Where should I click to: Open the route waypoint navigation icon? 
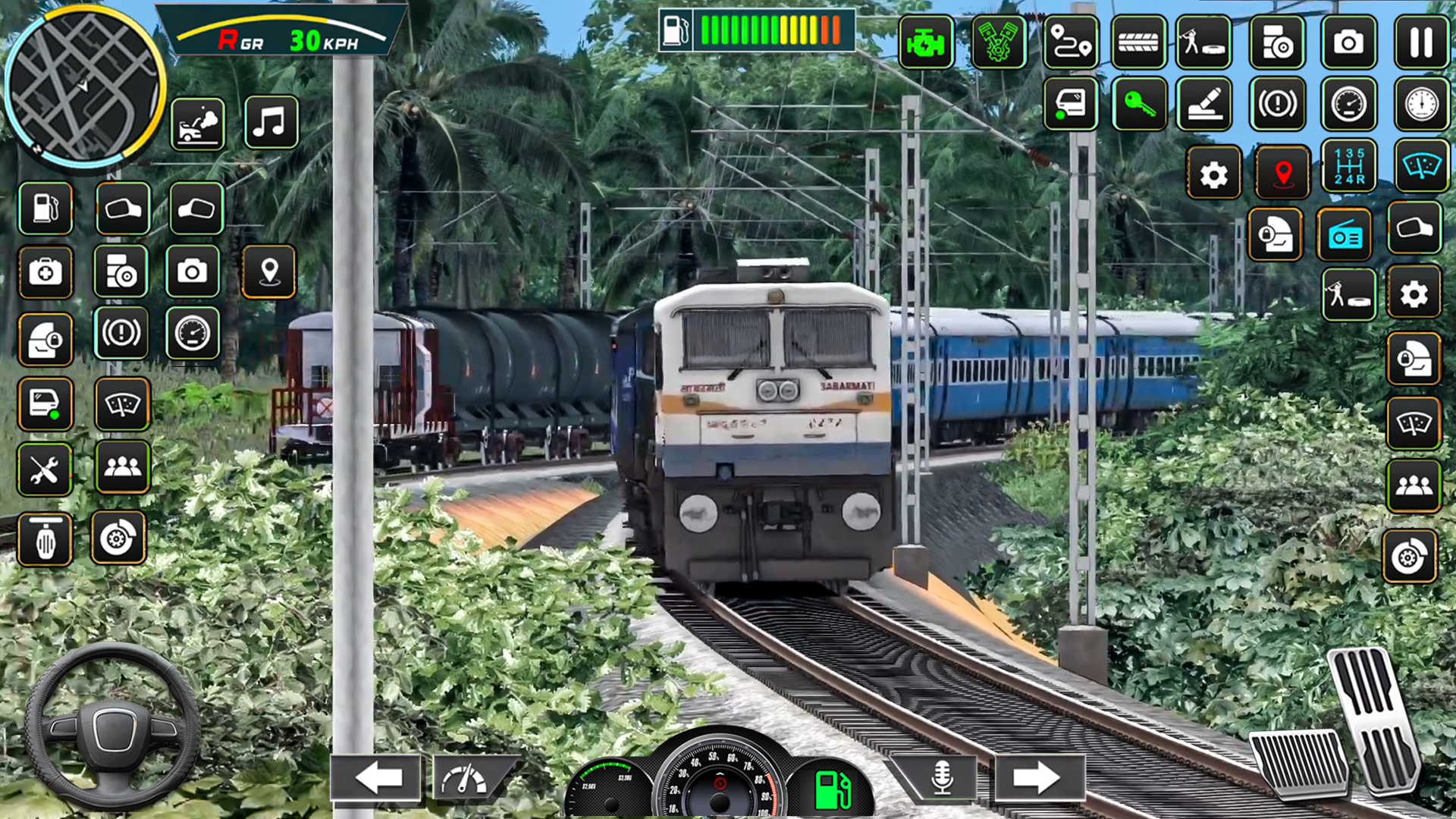pos(1071,43)
